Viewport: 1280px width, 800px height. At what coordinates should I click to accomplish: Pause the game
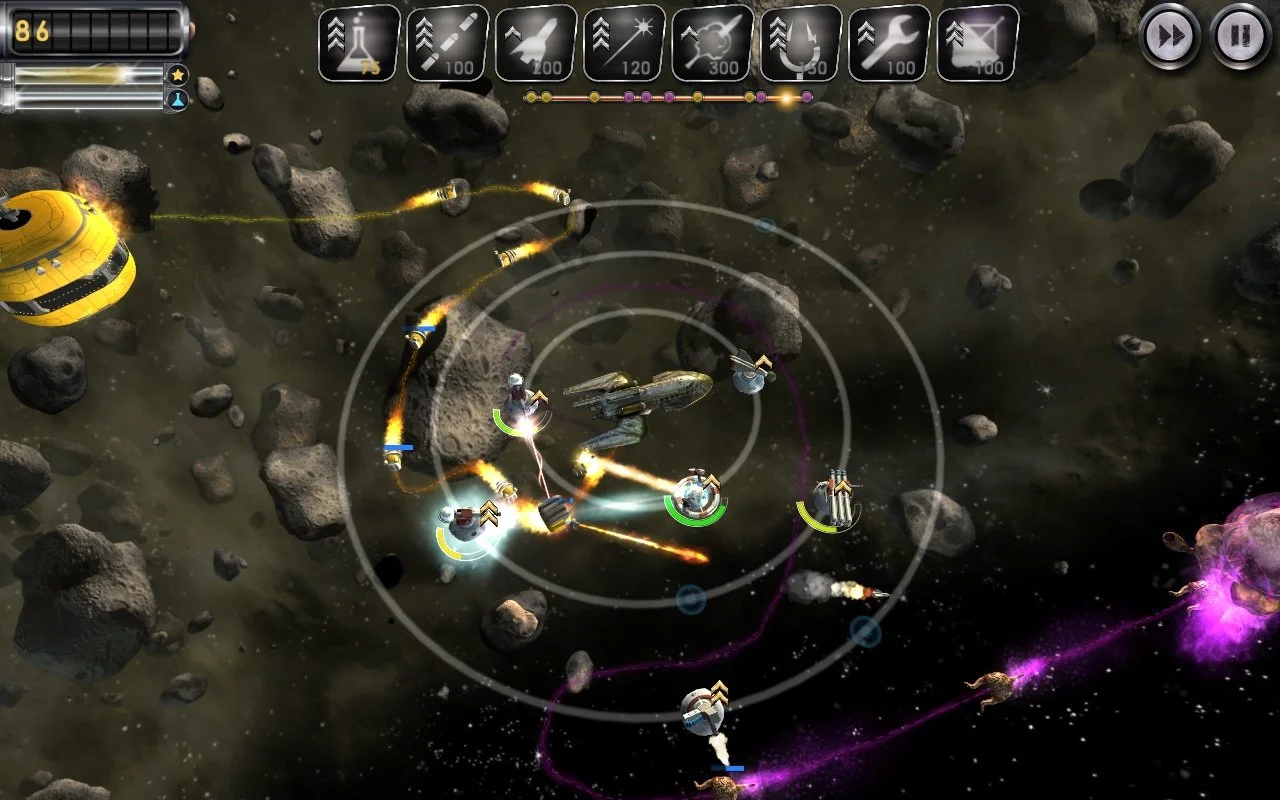1241,37
